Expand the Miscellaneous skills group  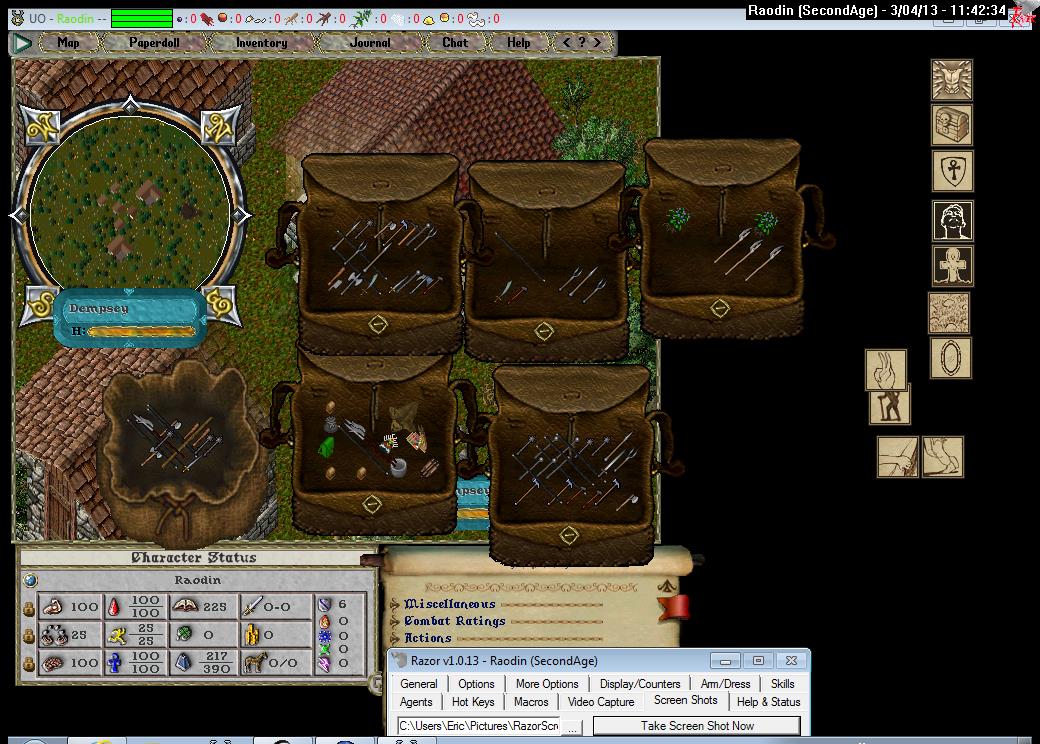coord(449,604)
